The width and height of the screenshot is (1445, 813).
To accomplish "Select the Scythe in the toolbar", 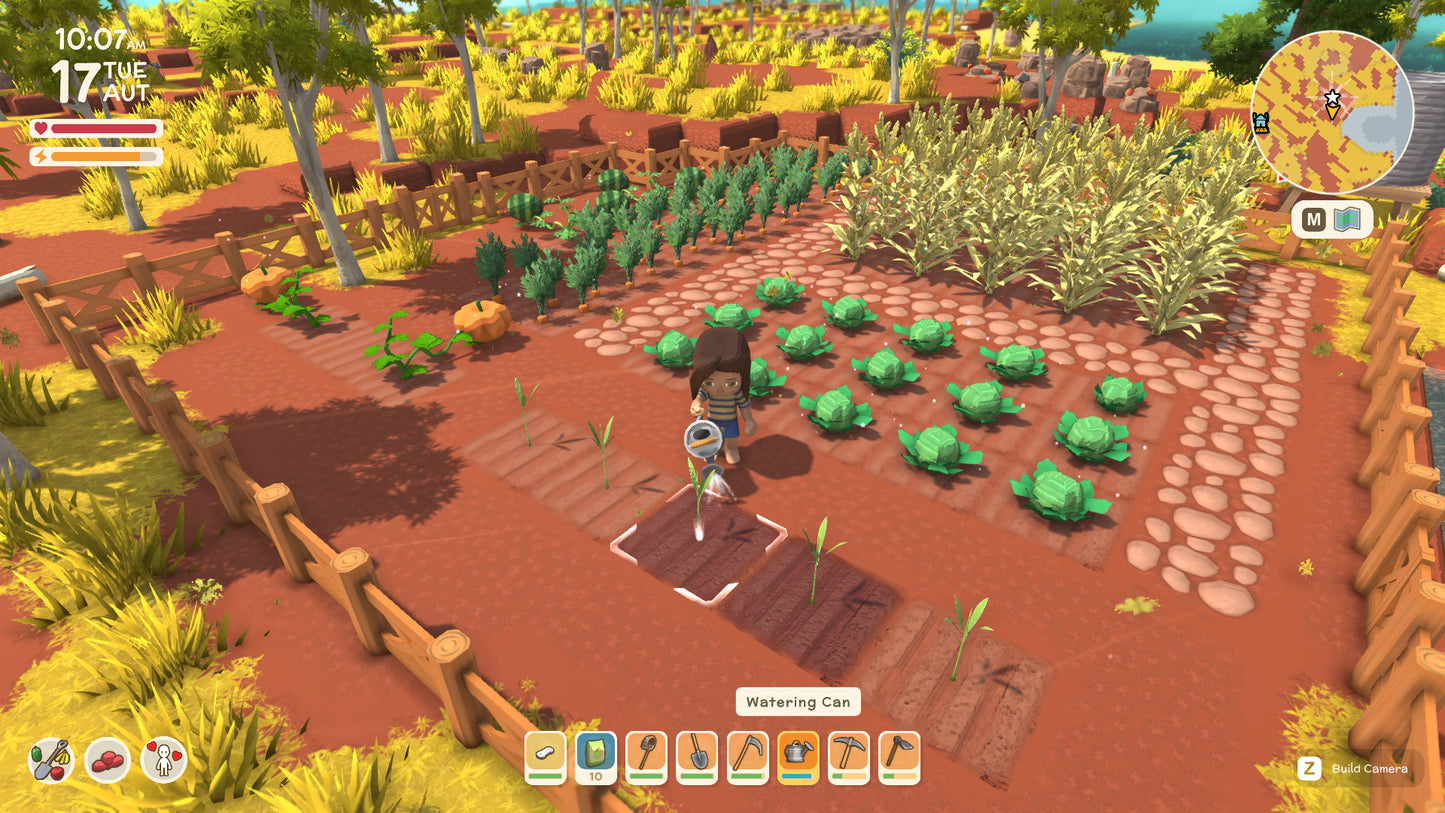I will pos(747,757).
